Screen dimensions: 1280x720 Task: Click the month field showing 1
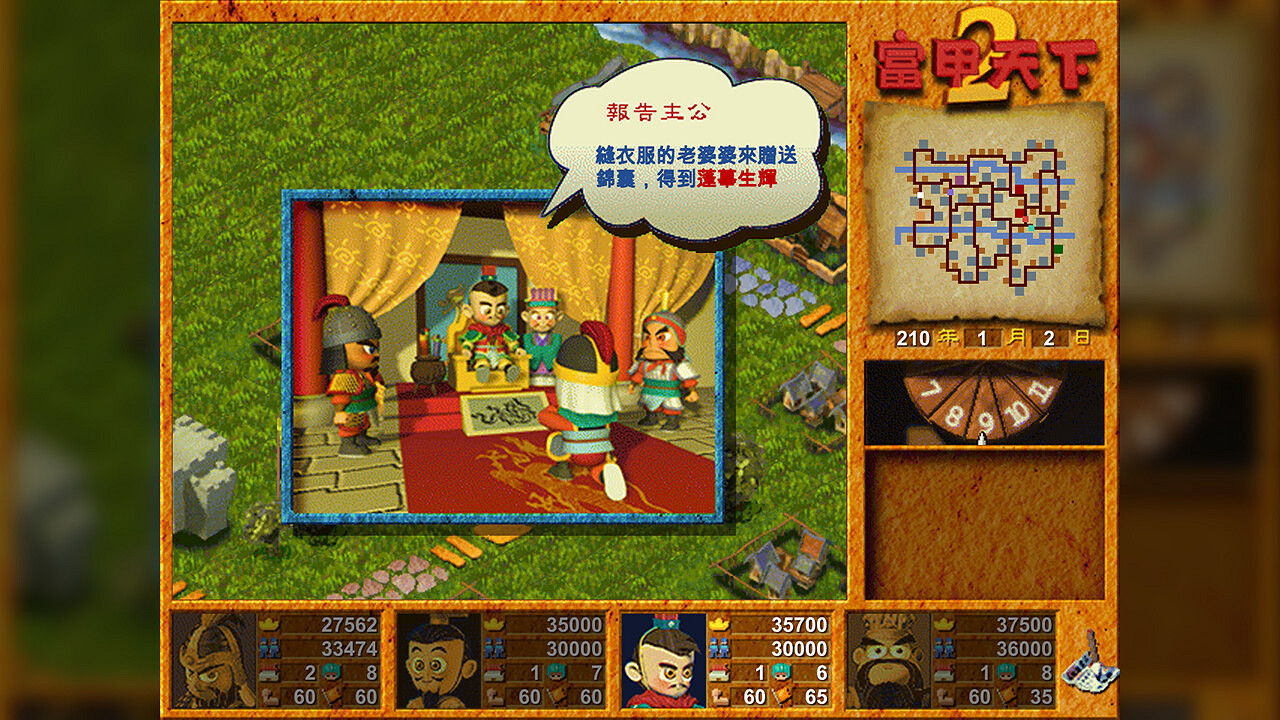[x=981, y=337]
